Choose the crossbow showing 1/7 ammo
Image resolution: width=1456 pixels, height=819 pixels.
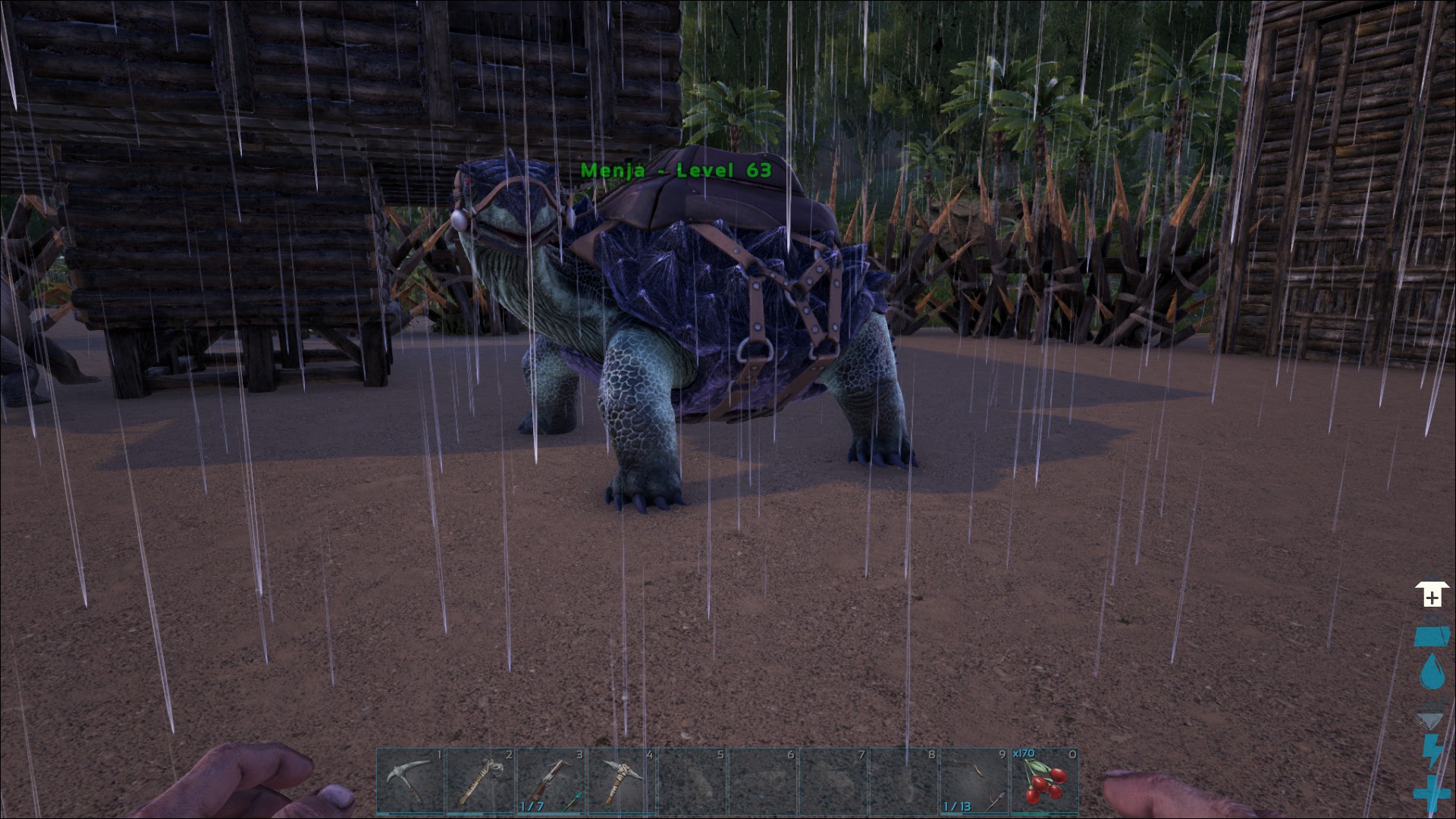(551, 780)
